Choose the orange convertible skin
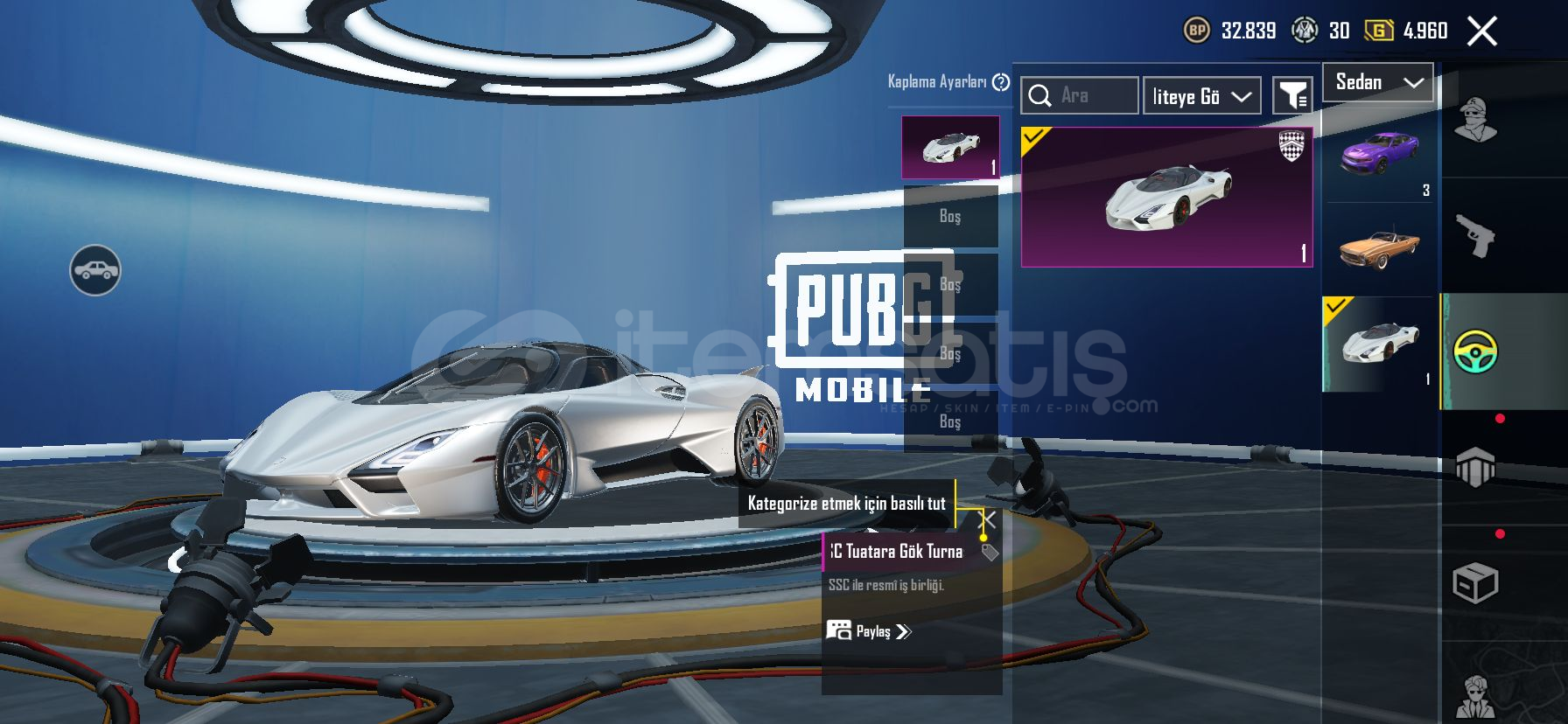The width and height of the screenshot is (1568, 724). coord(1379,248)
